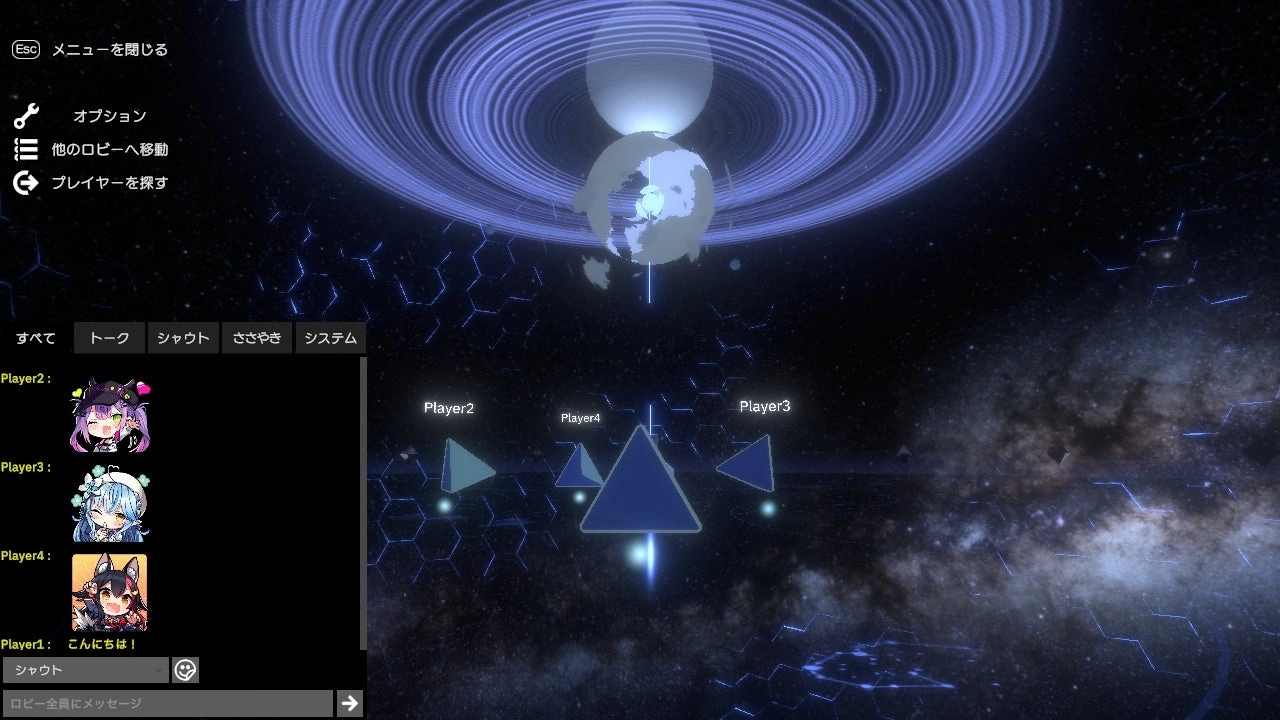Click Player4's black-haired stamp in chat
The height and width of the screenshot is (720, 1280).
coord(110,592)
